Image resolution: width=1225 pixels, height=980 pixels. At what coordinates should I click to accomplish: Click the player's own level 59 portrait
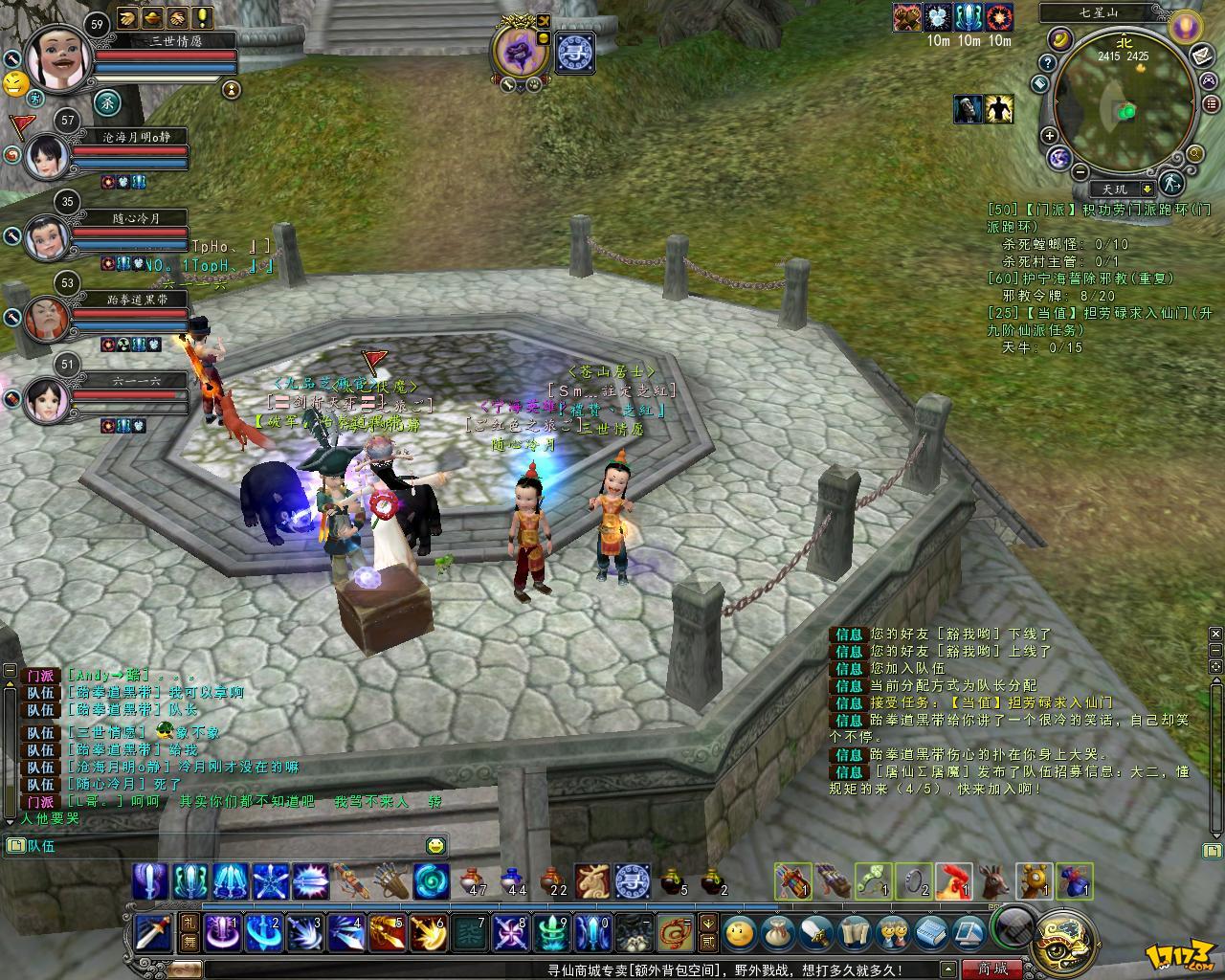(x=58, y=55)
